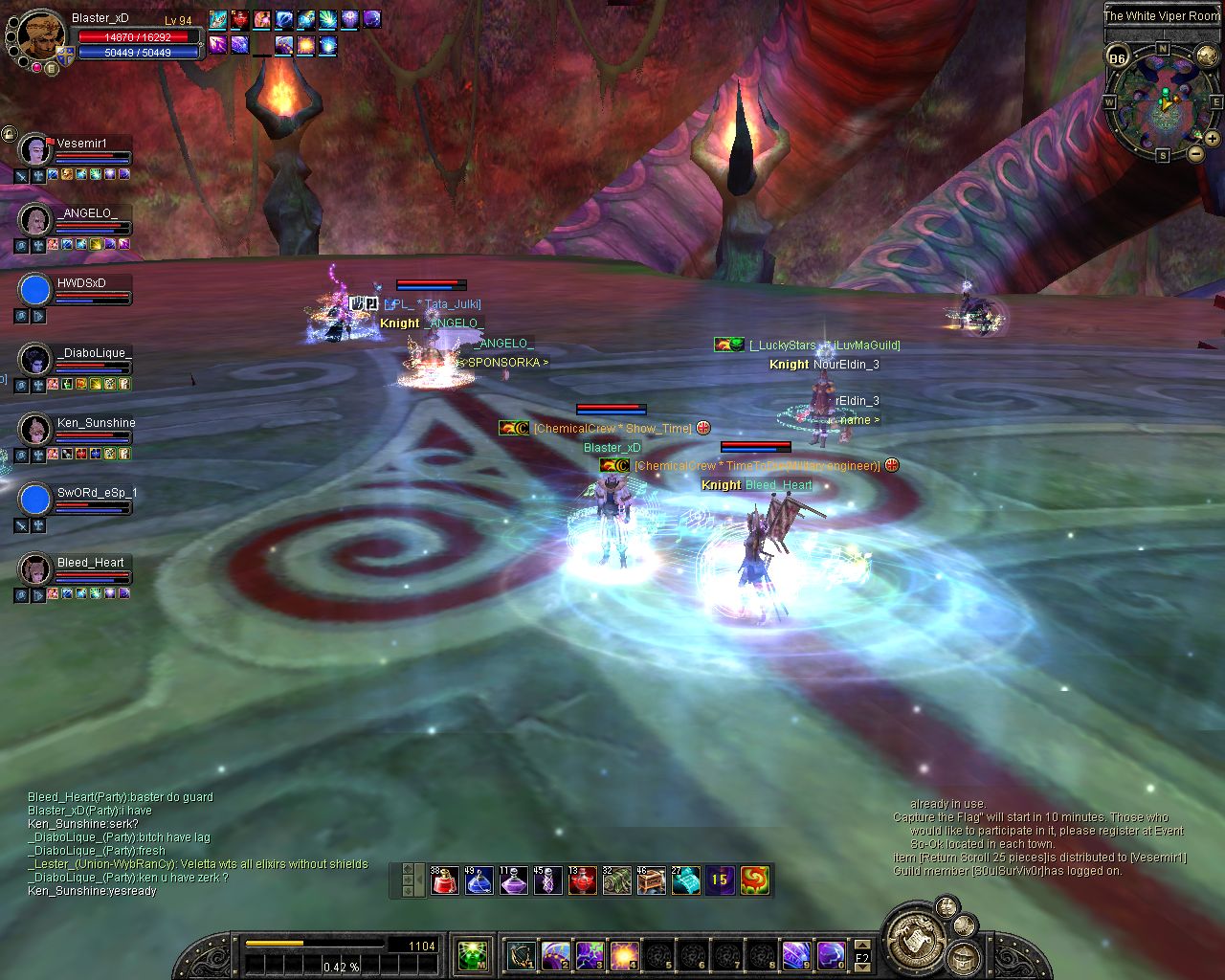Open Blaster_xD's own character portrait

tap(40, 34)
